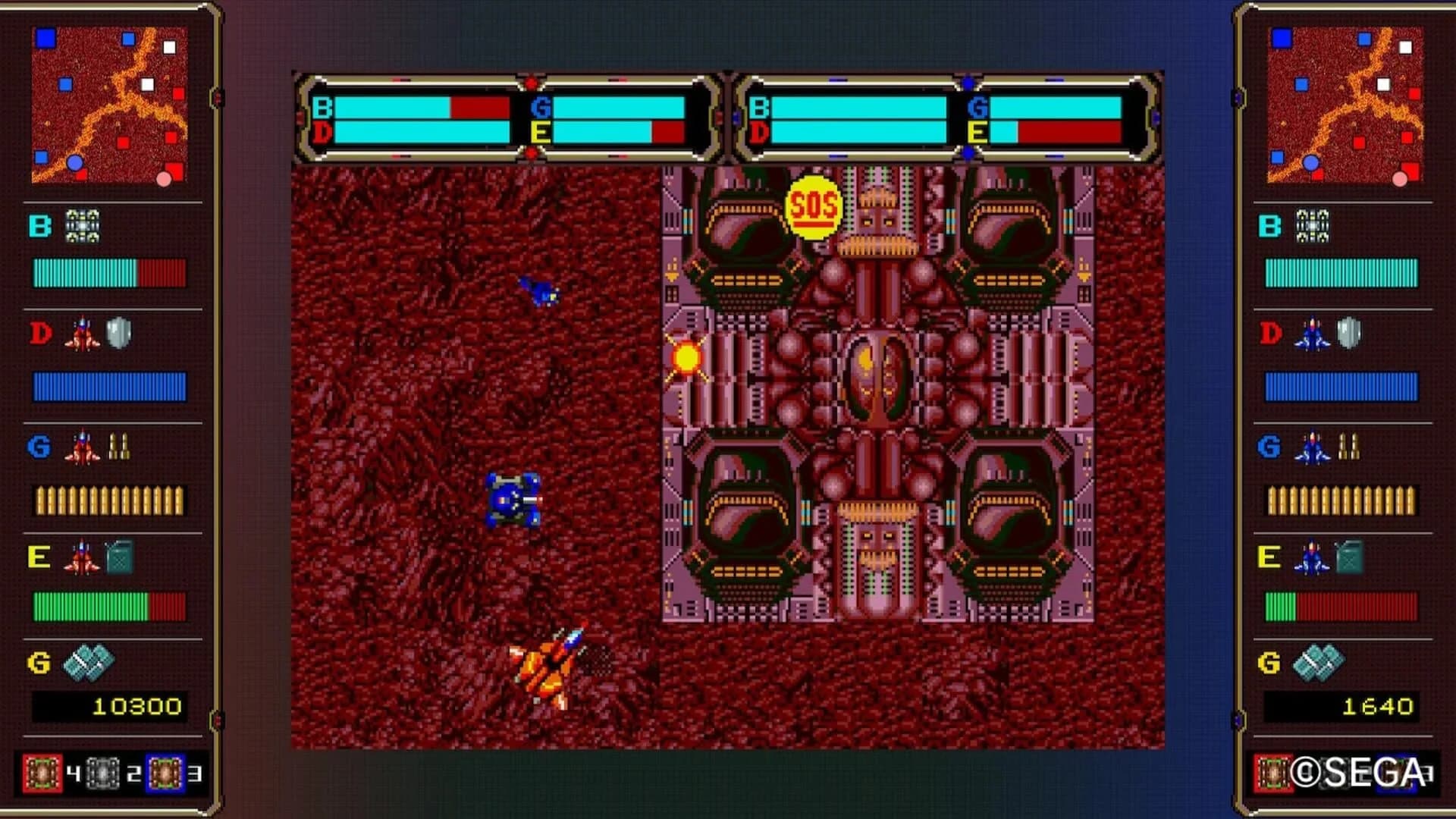Select the blue mech unit on the terrain
Viewport: 1456px width, 819px height.
click(x=512, y=500)
